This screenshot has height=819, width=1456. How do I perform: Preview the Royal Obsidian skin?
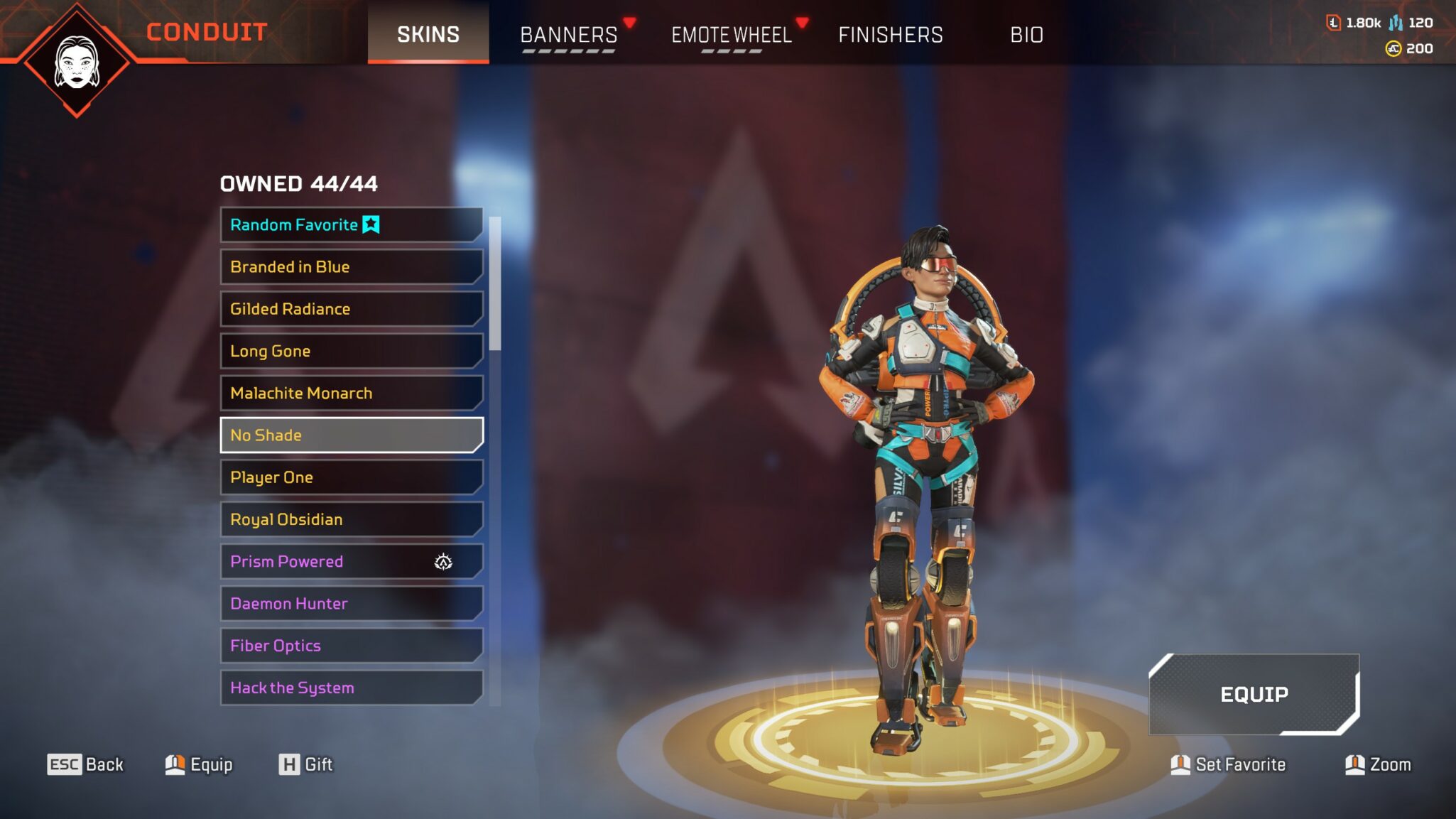point(351,519)
